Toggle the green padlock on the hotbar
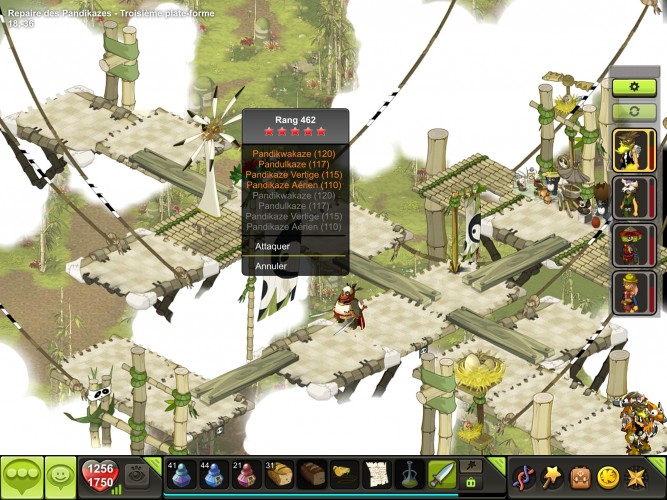The height and width of the screenshot is (500, 667). pos(471,482)
